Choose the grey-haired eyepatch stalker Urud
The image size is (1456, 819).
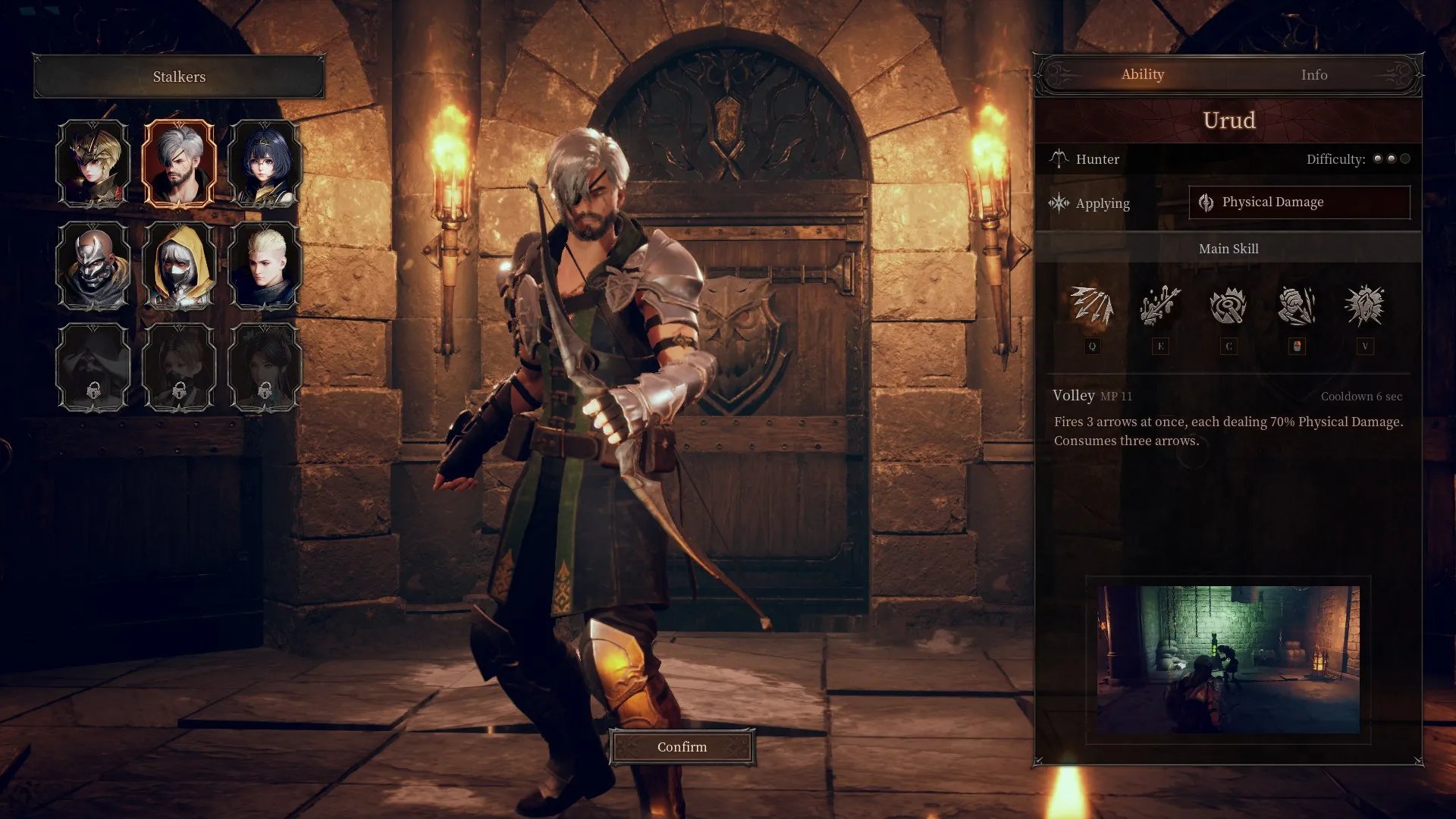click(179, 163)
